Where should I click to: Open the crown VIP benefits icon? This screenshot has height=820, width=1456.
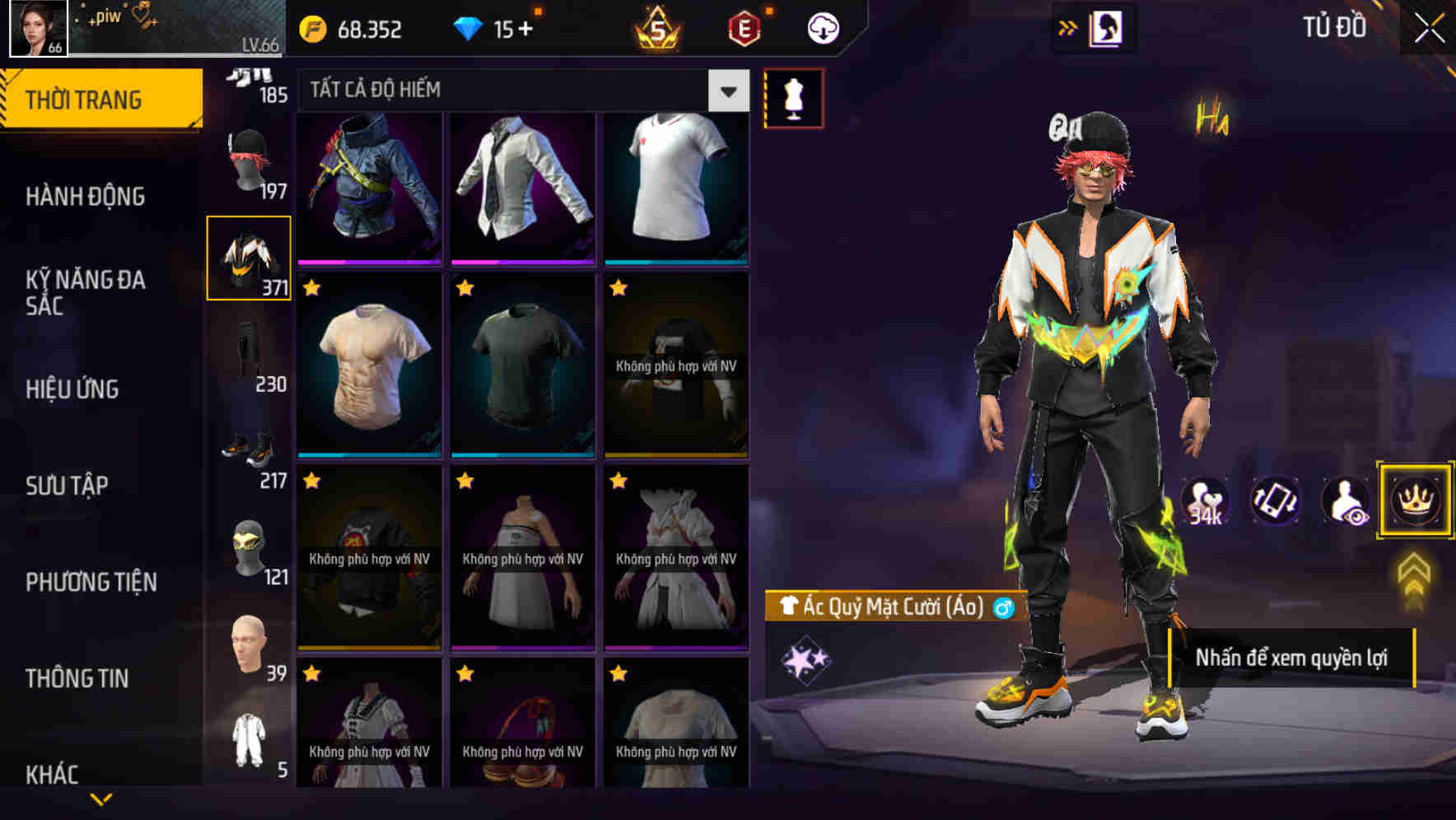pyautogui.click(x=1414, y=501)
